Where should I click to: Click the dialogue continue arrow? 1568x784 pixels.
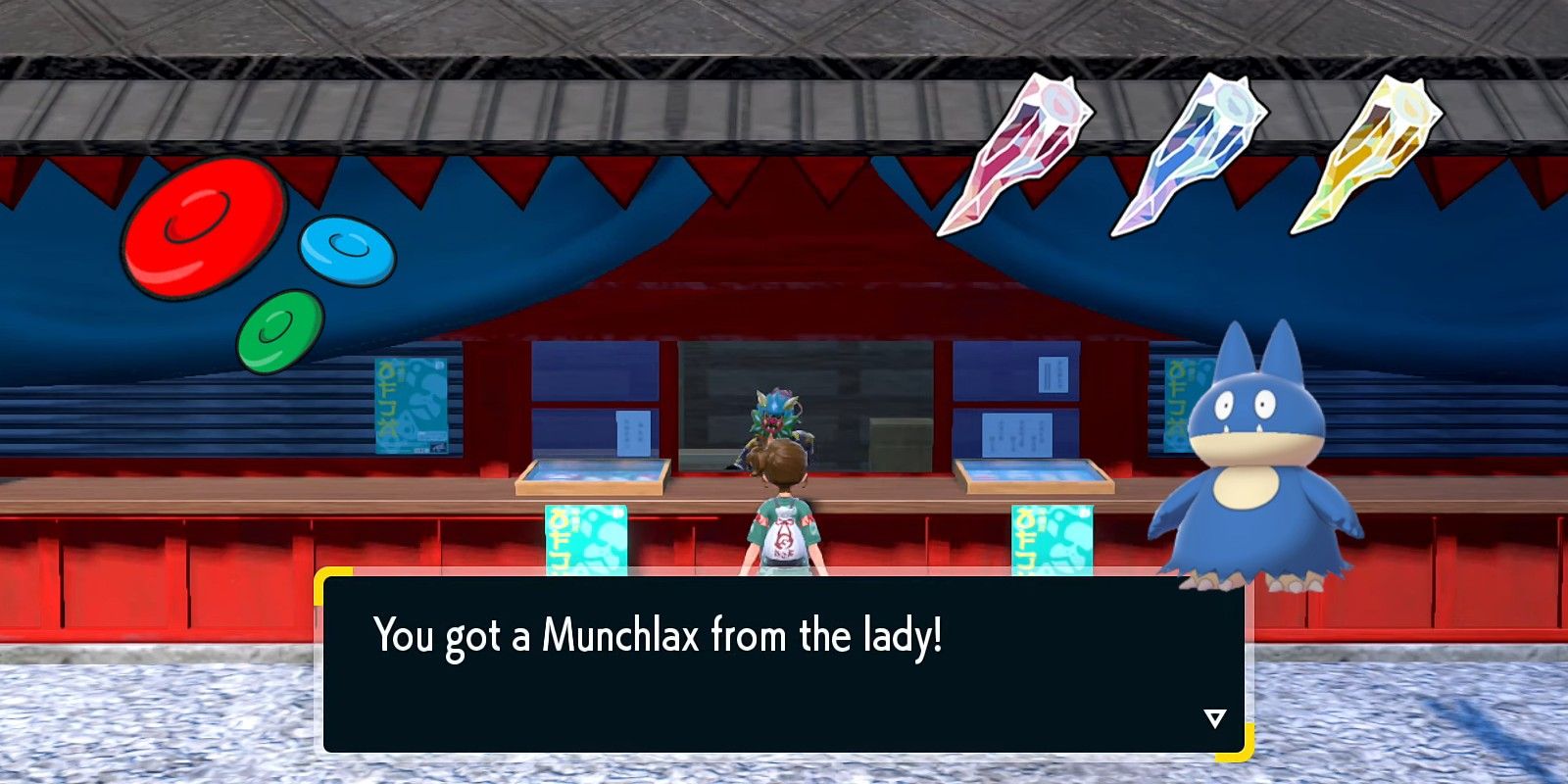[x=1214, y=719]
